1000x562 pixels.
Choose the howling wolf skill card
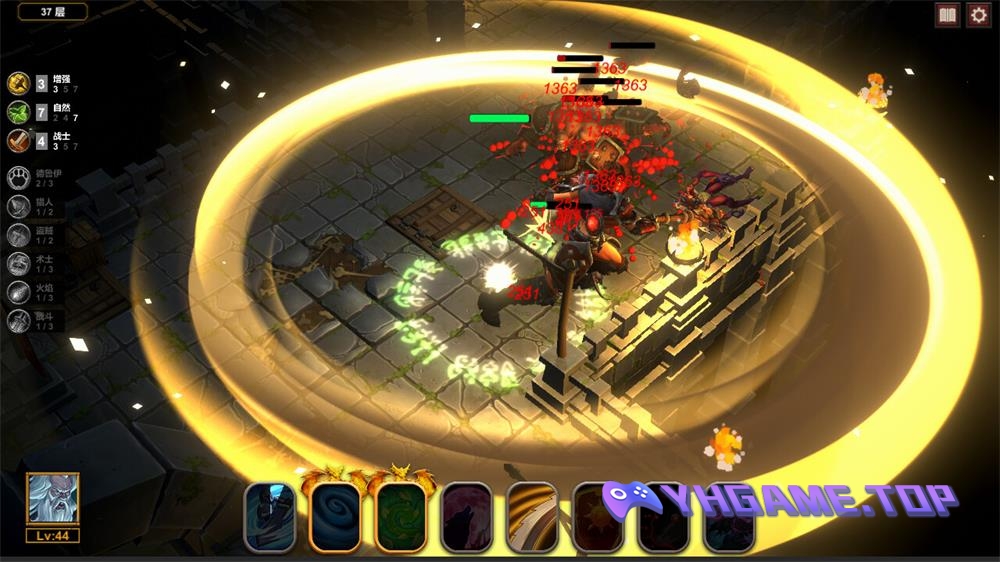[x=466, y=516]
